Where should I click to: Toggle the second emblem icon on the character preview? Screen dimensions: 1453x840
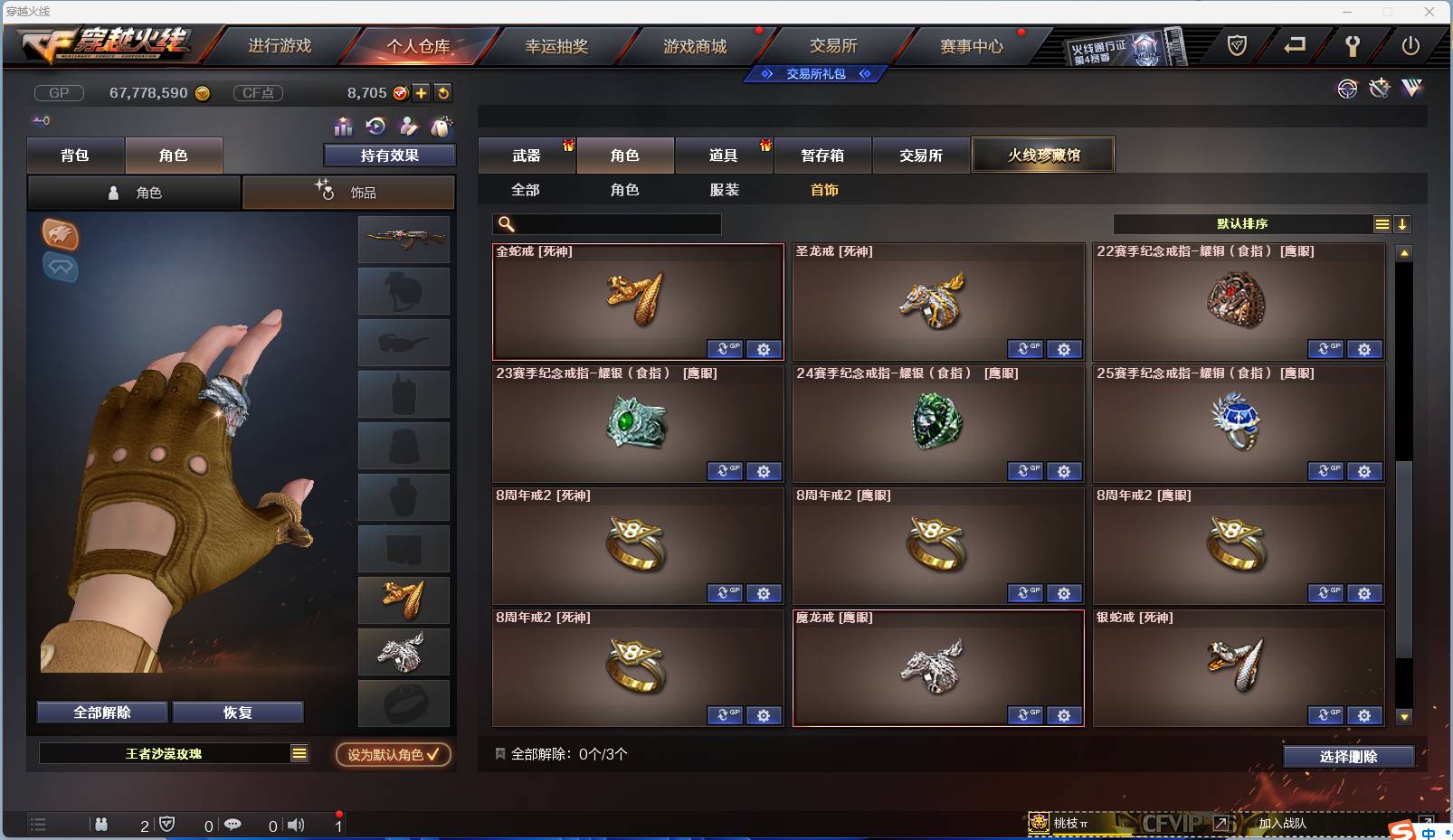tap(61, 269)
